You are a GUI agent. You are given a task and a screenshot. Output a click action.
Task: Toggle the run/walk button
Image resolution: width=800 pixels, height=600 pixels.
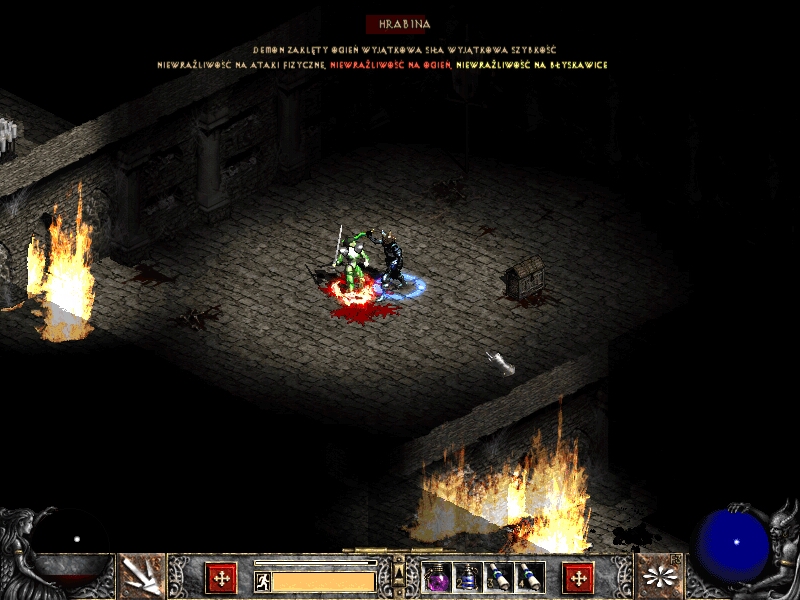pos(263,582)
